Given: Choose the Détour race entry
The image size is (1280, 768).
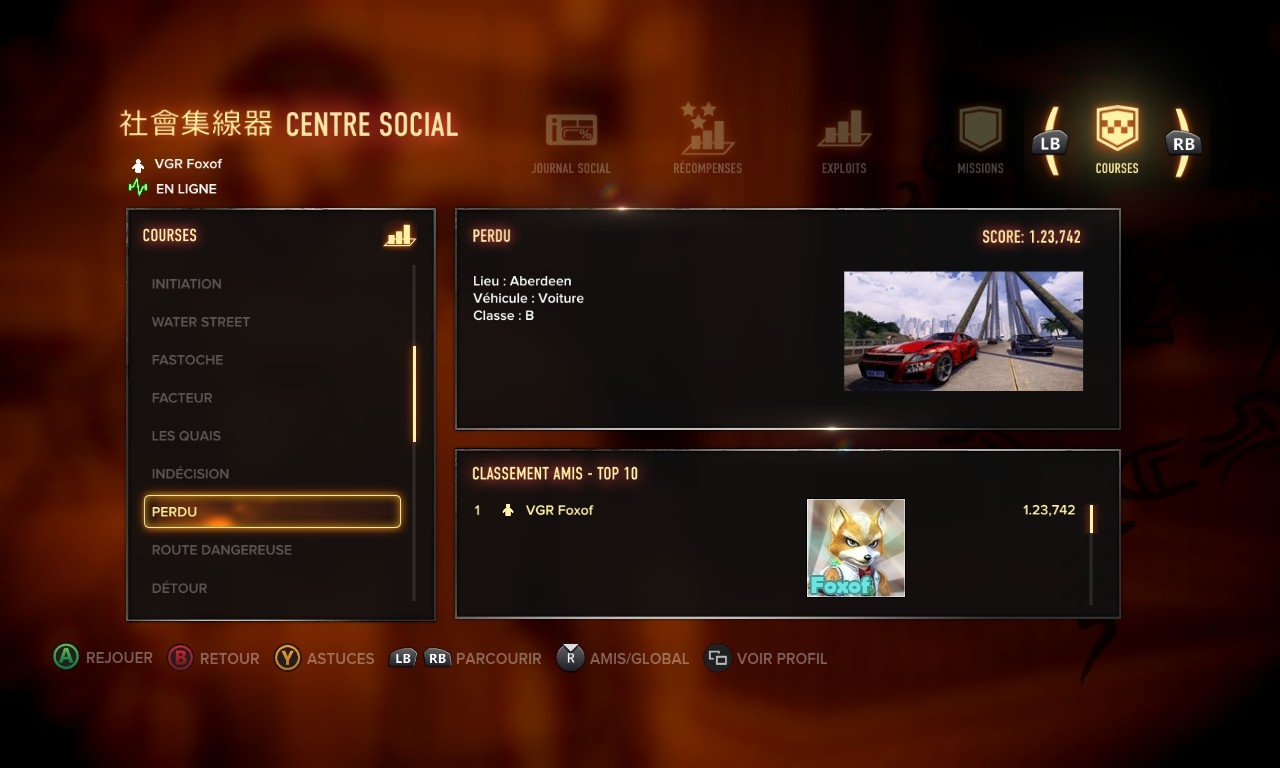Looking at the screenshot, I should [180, 588].
